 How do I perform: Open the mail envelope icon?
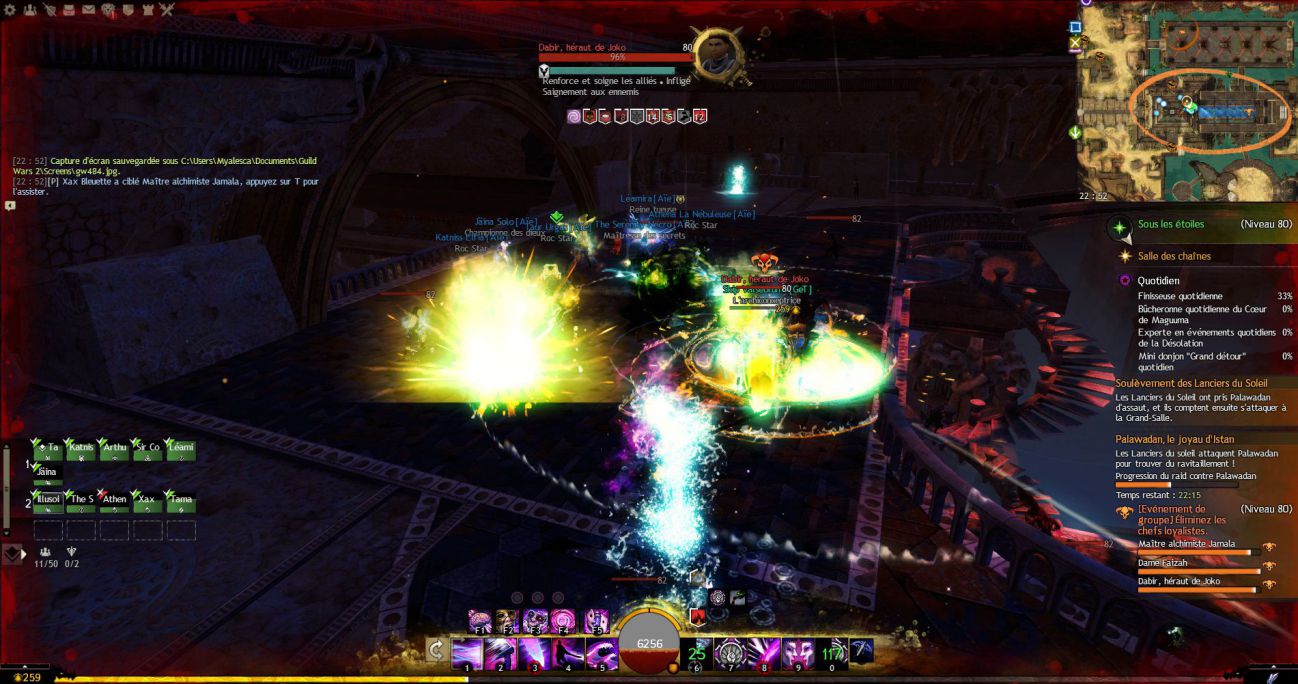tap(87, 10)
